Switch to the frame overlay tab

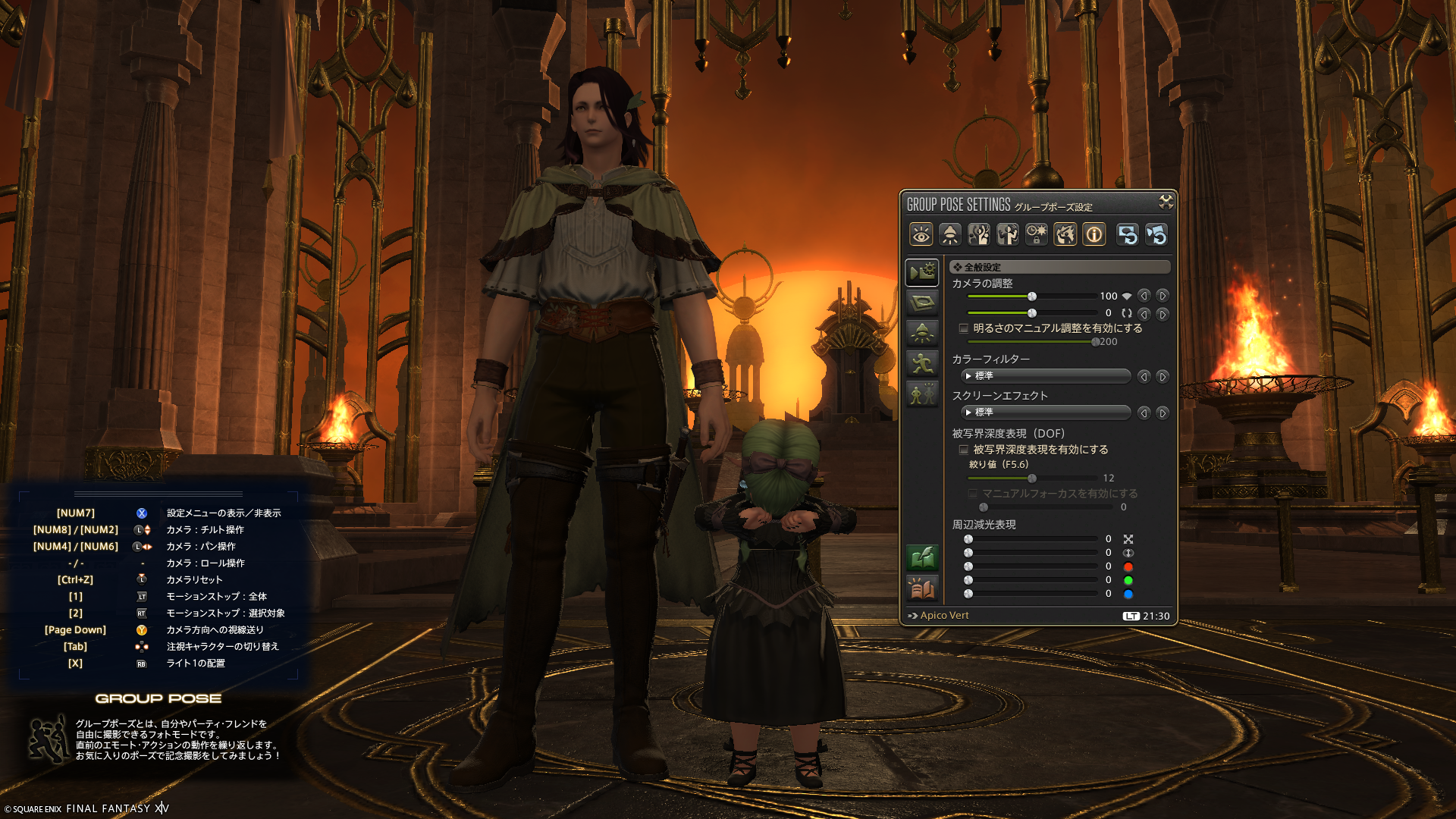click(x=922, y=303)
